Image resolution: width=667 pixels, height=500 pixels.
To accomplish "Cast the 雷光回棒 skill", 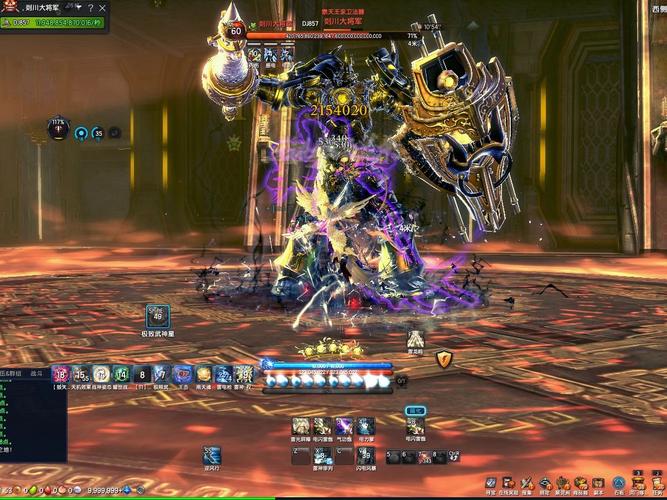I will [x=299, y=427].
